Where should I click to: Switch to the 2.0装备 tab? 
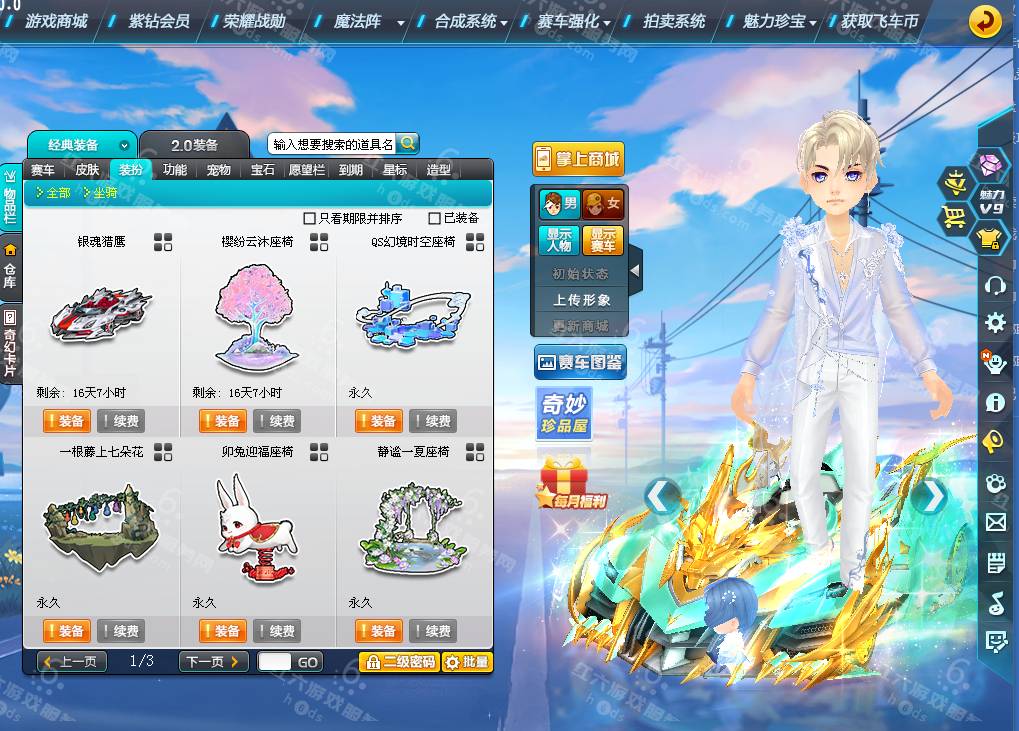[x=194, y=145]
